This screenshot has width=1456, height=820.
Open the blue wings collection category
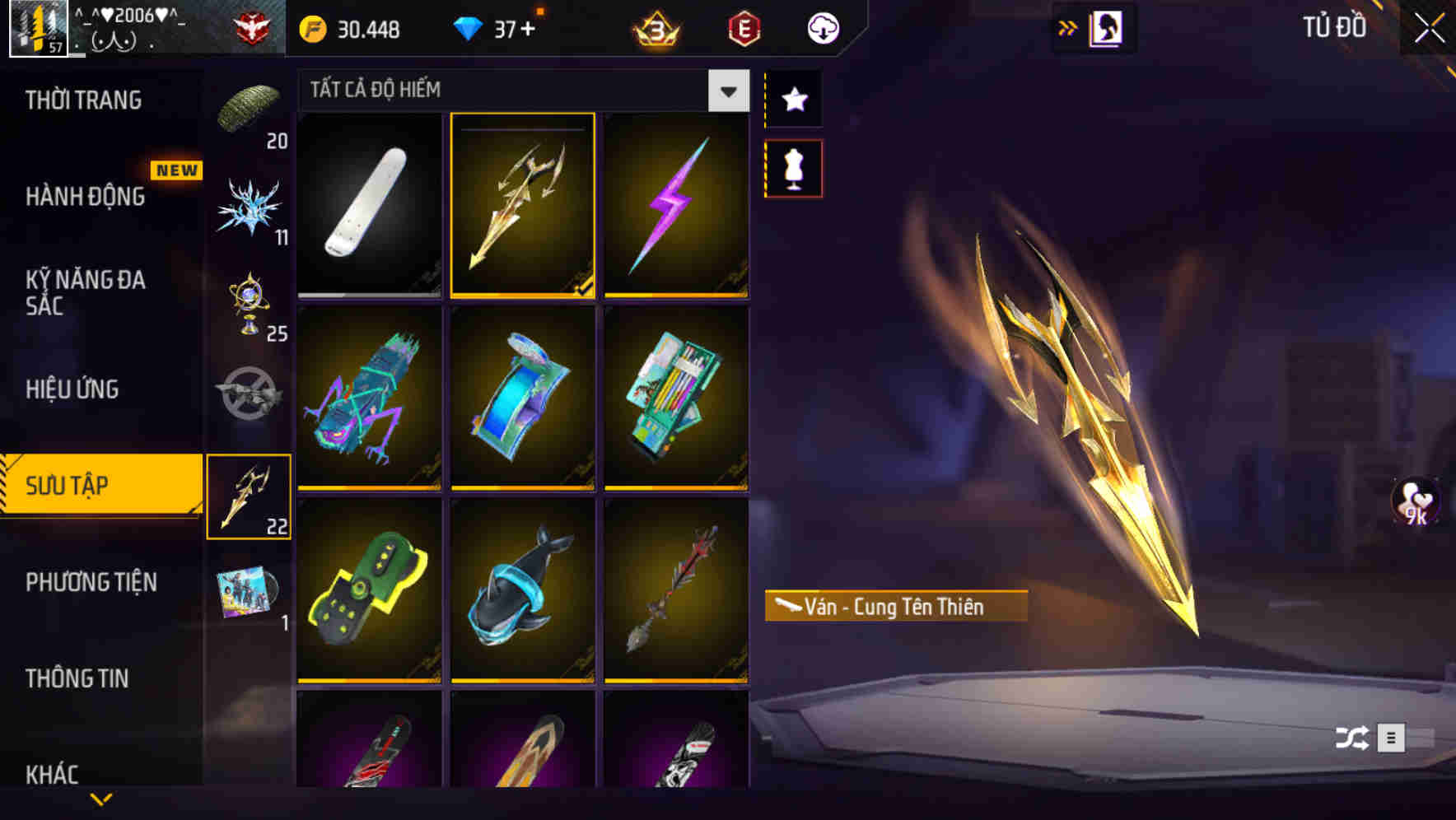point(250,208)
